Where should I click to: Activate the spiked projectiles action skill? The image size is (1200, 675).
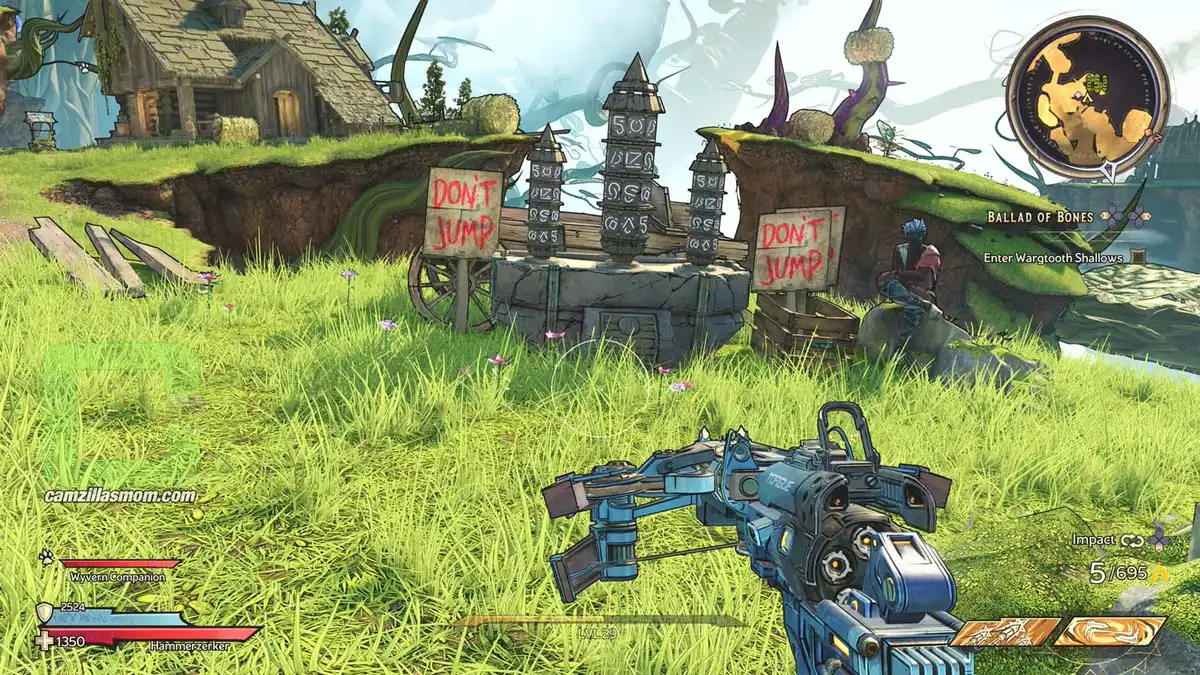pos(1004,632)
